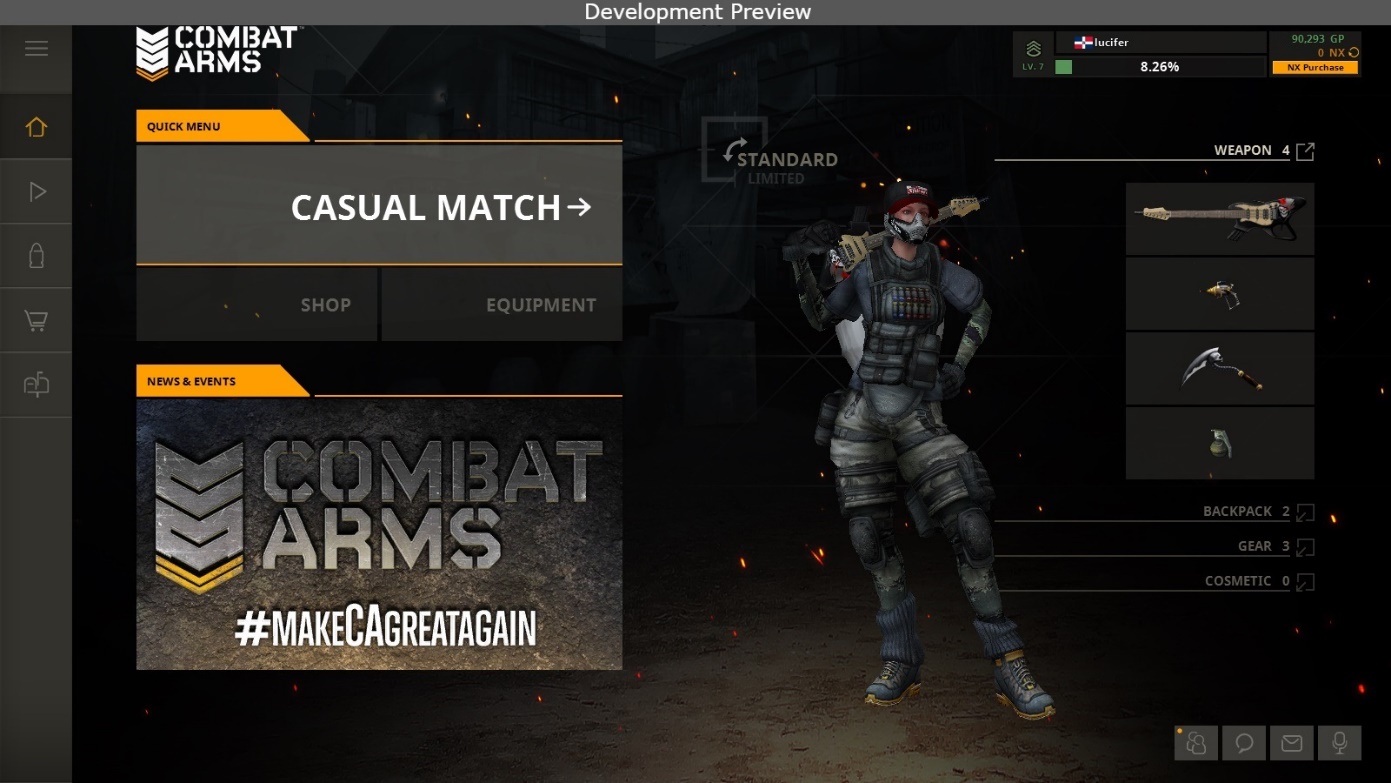Image resolution: width=1391 pixels, height=783 pixels.
Task: Open the hamburger menu
Action: point(36,49)
